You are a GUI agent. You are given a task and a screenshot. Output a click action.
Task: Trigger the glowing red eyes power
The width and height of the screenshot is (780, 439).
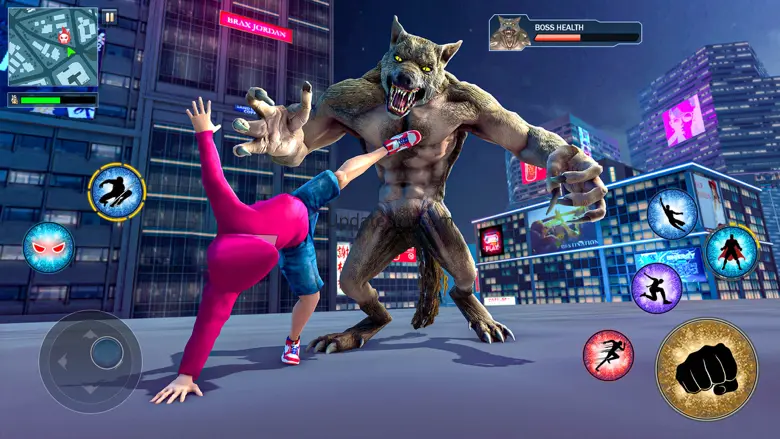tap(48, 247)
